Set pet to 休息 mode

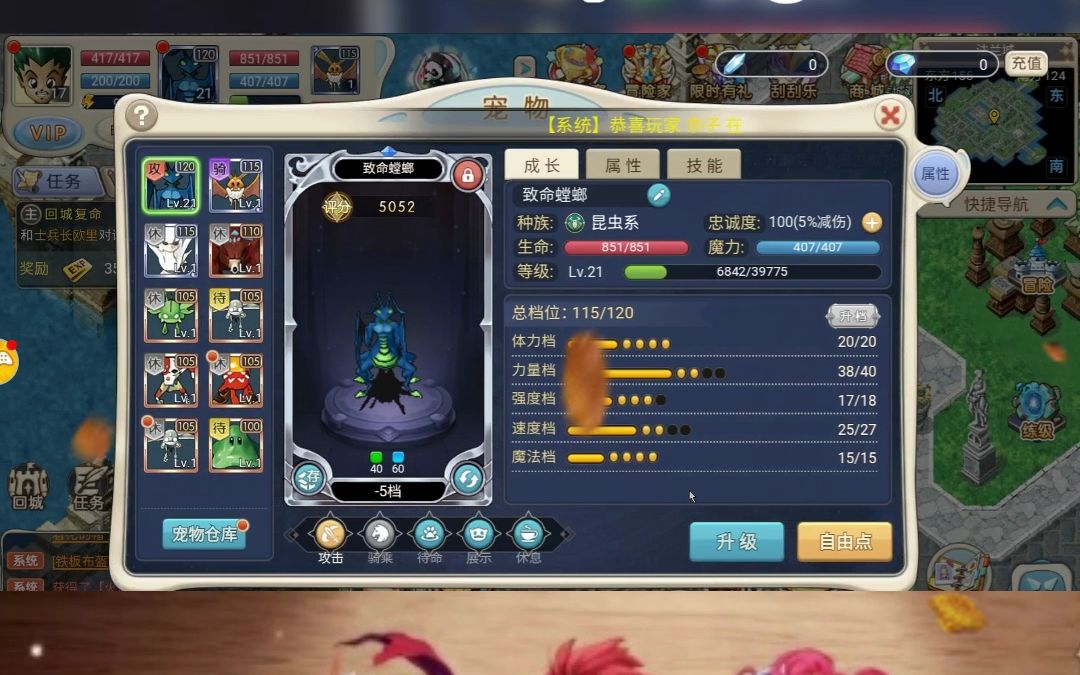click(x=528, y=535)
